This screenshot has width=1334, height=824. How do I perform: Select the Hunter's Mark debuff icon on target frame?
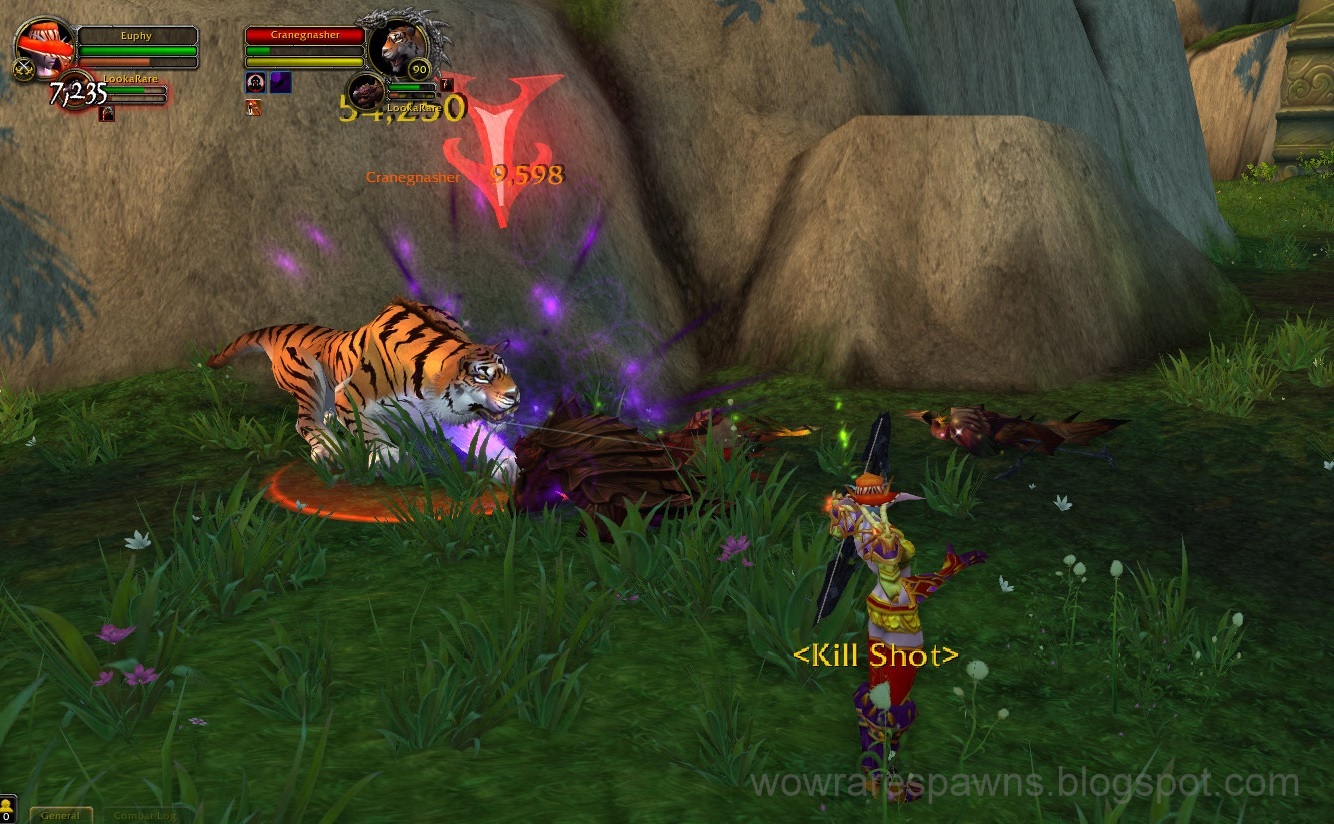click(x=255, y=82)
